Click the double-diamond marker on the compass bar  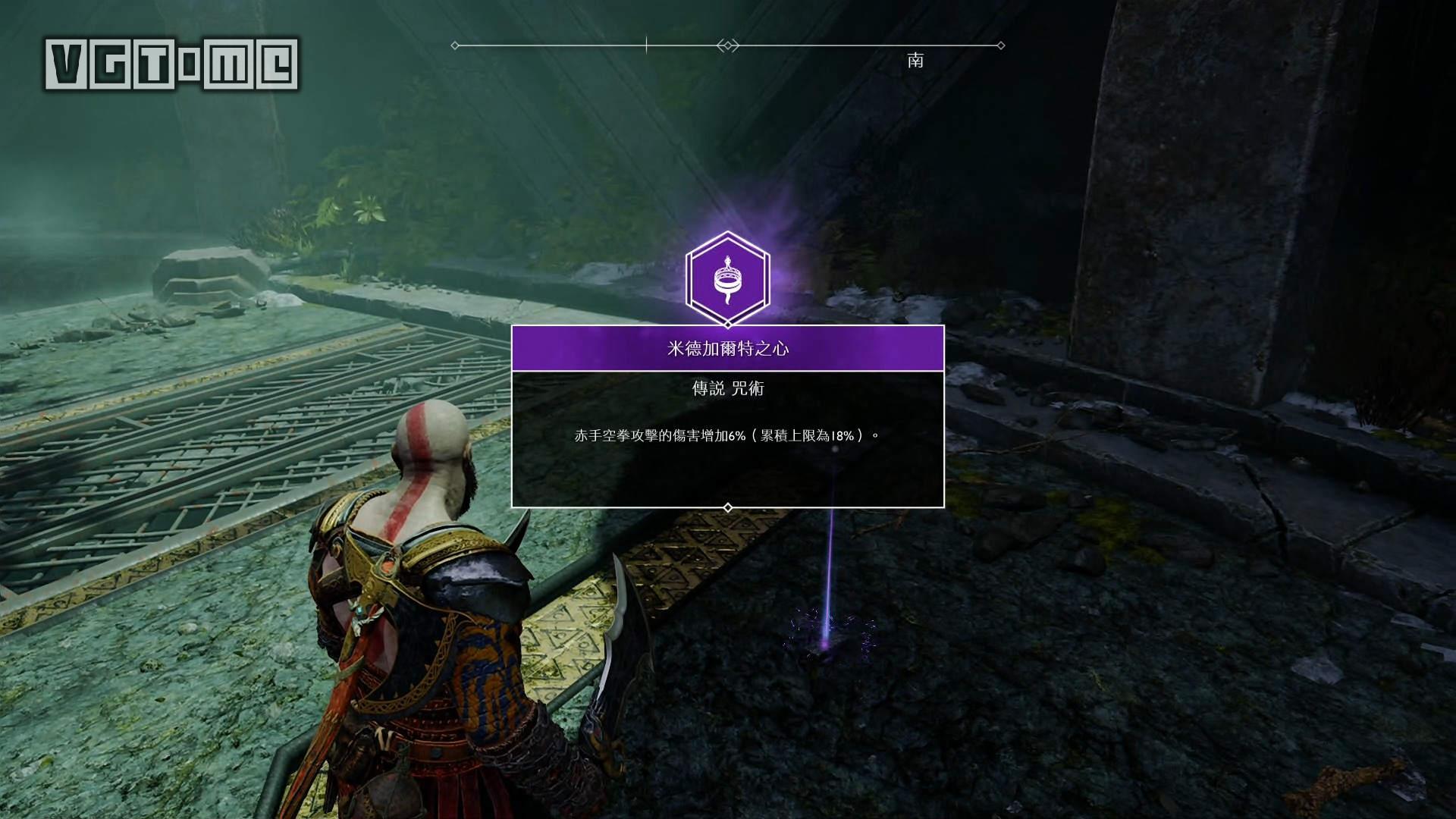click(728, 45)
